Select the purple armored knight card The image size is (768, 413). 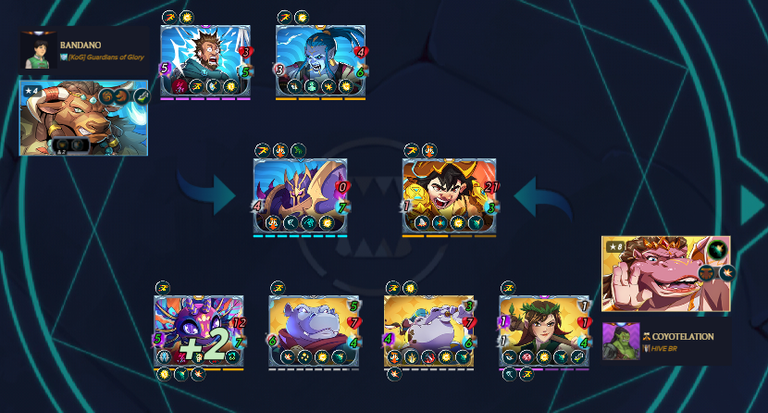coord(299,195)
